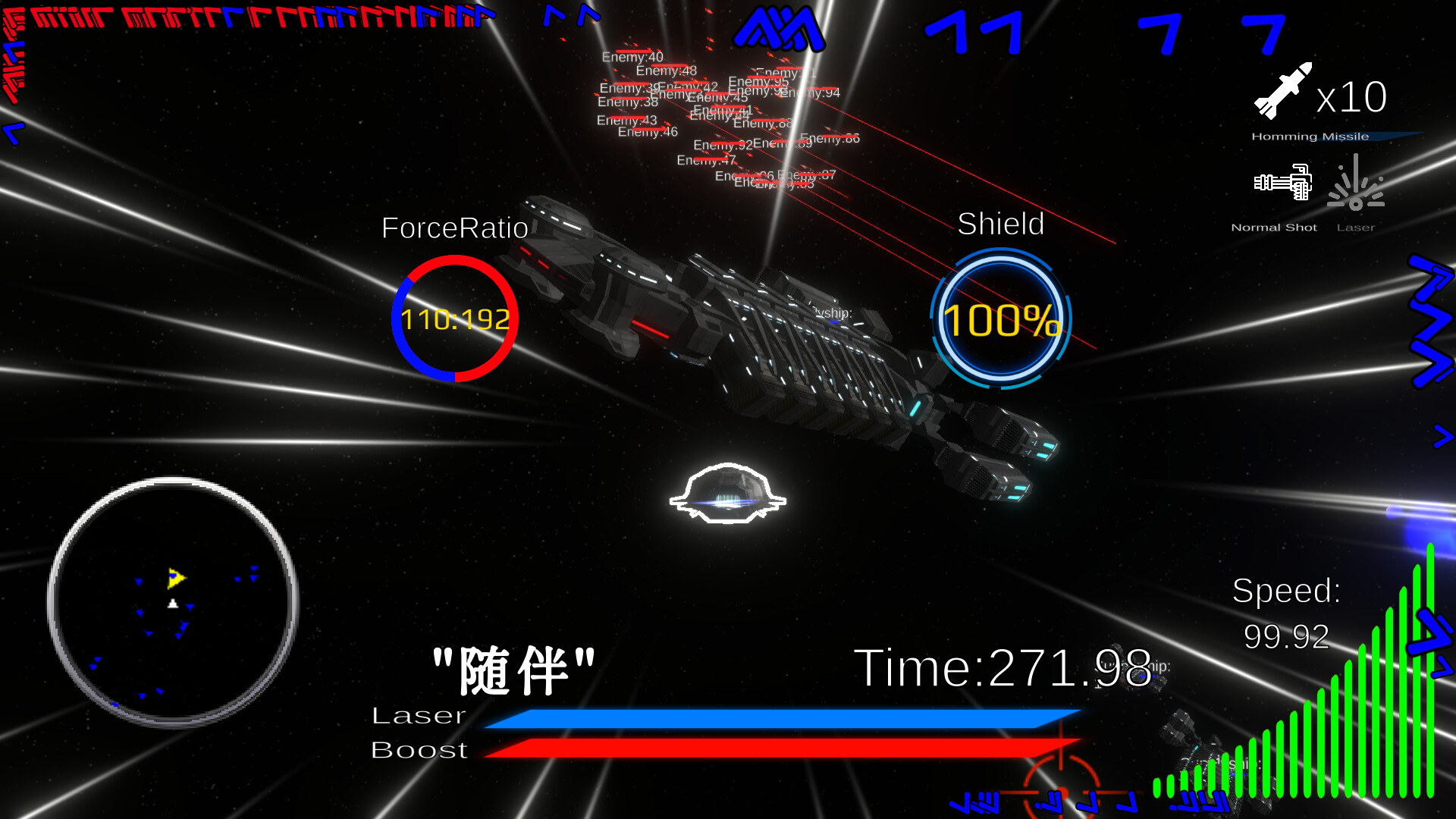Select the yellow arrow marker on the radar
Image resolution: width=1456 pixels, height=819 pixels.
(x=175, y=577)
